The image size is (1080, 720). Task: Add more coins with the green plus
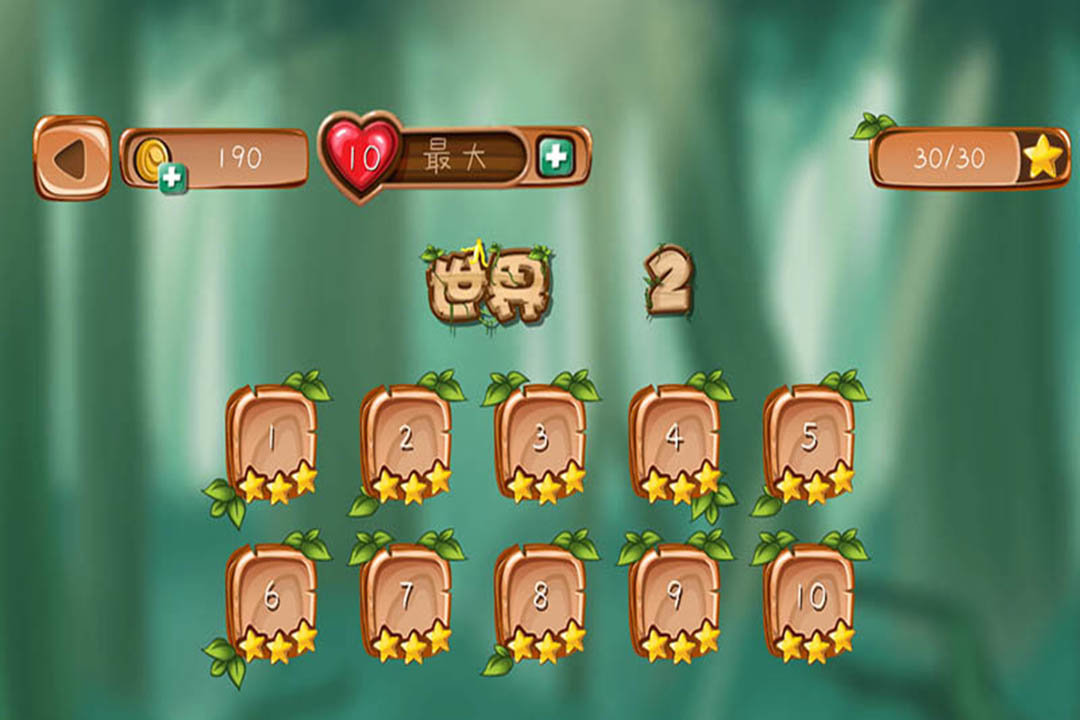click(x=173, y=178)
